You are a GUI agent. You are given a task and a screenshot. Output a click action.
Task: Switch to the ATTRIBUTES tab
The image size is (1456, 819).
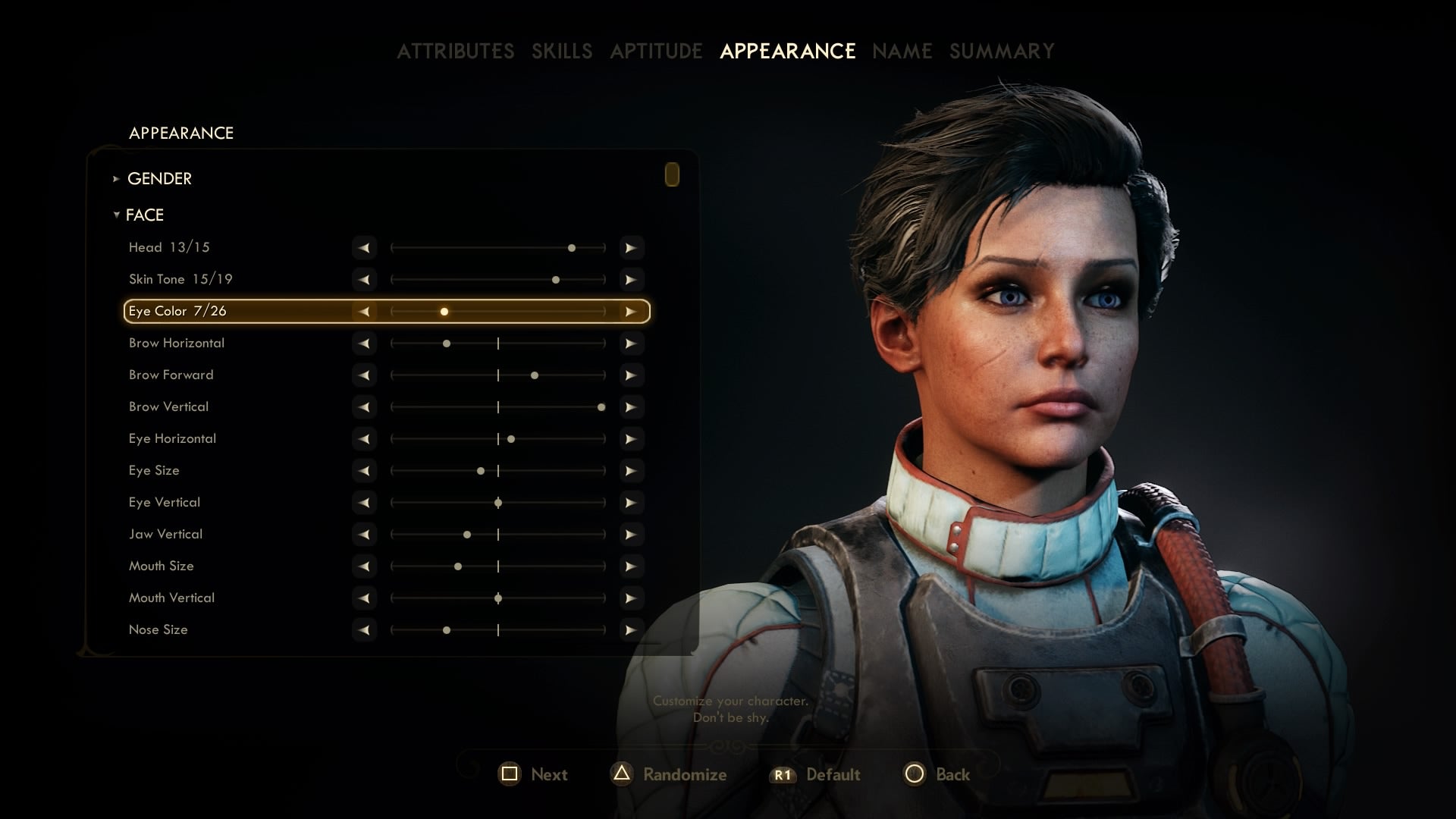[x=456, y=51]
